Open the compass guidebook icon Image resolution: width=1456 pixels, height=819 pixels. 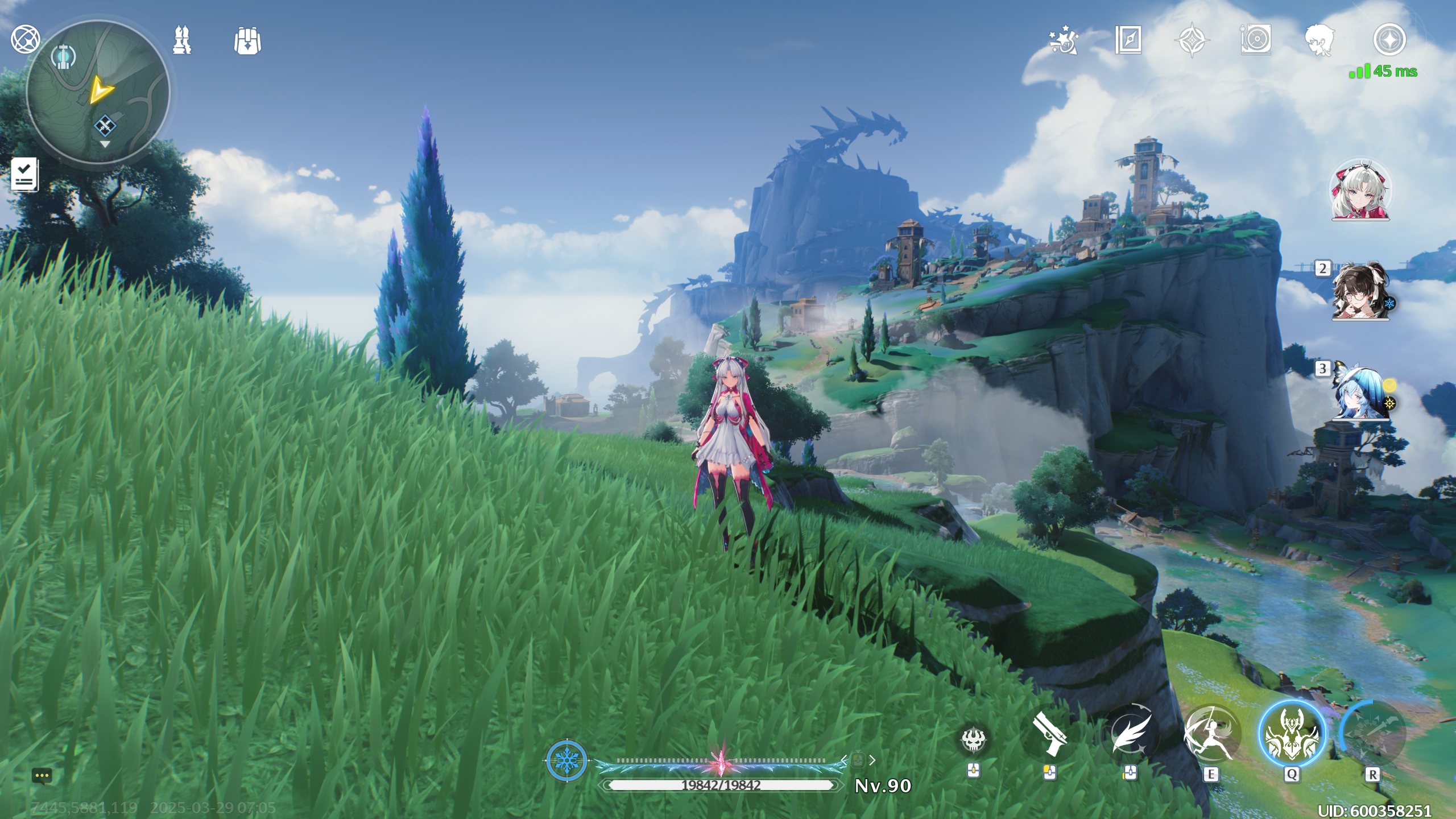[1128, 40]
